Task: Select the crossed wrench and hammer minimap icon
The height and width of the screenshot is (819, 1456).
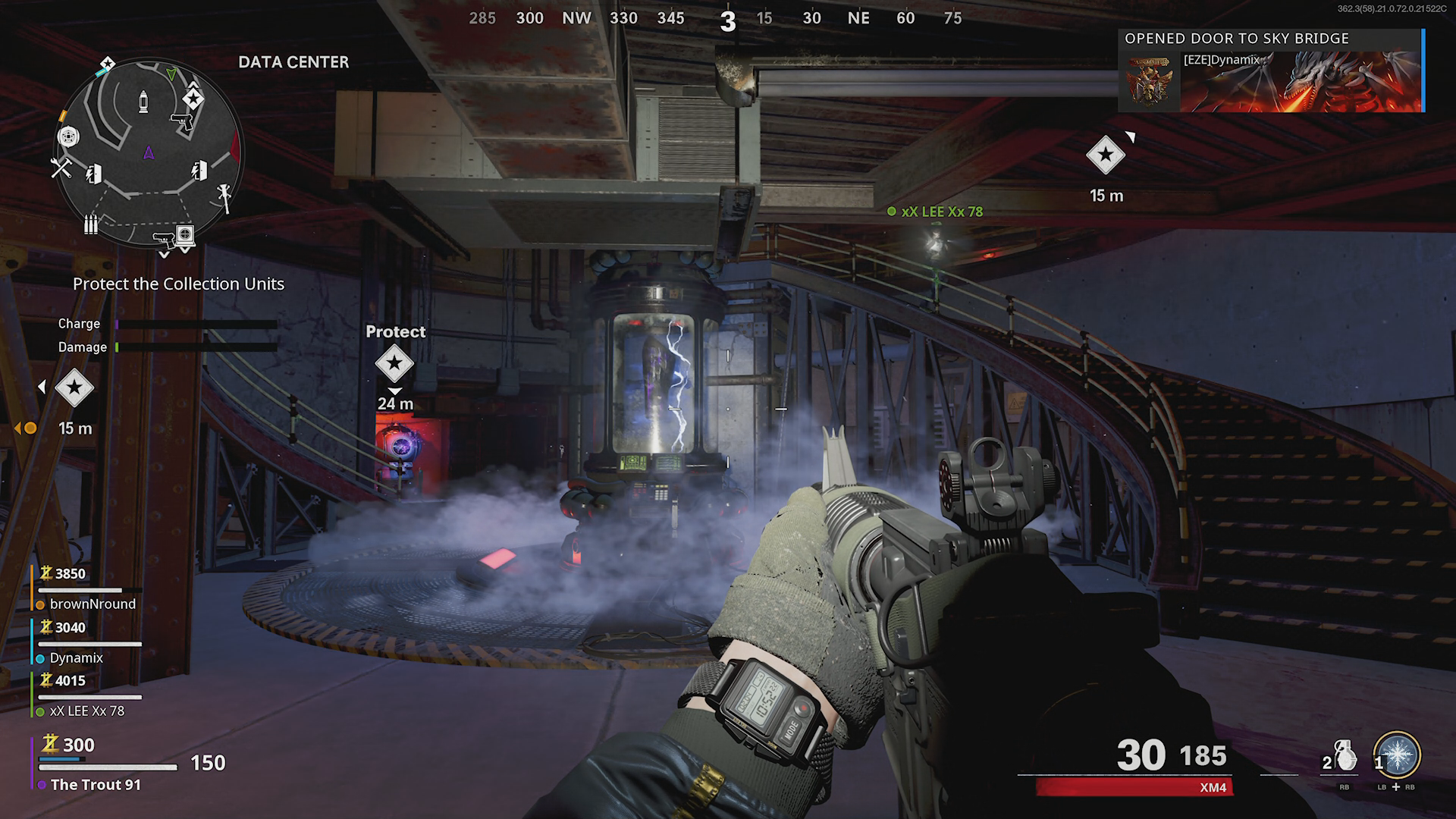Action: (x=61, y=167)
